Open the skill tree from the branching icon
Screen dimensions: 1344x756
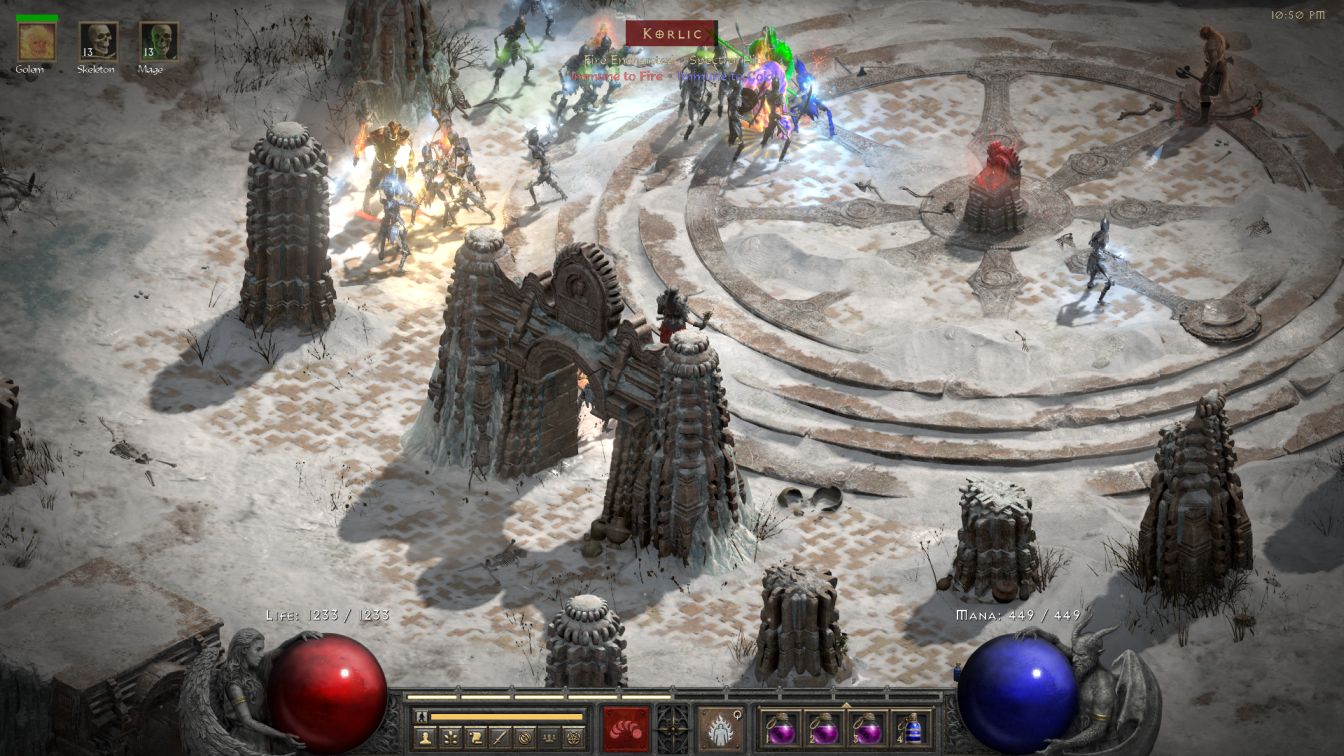tap(451, 738)
